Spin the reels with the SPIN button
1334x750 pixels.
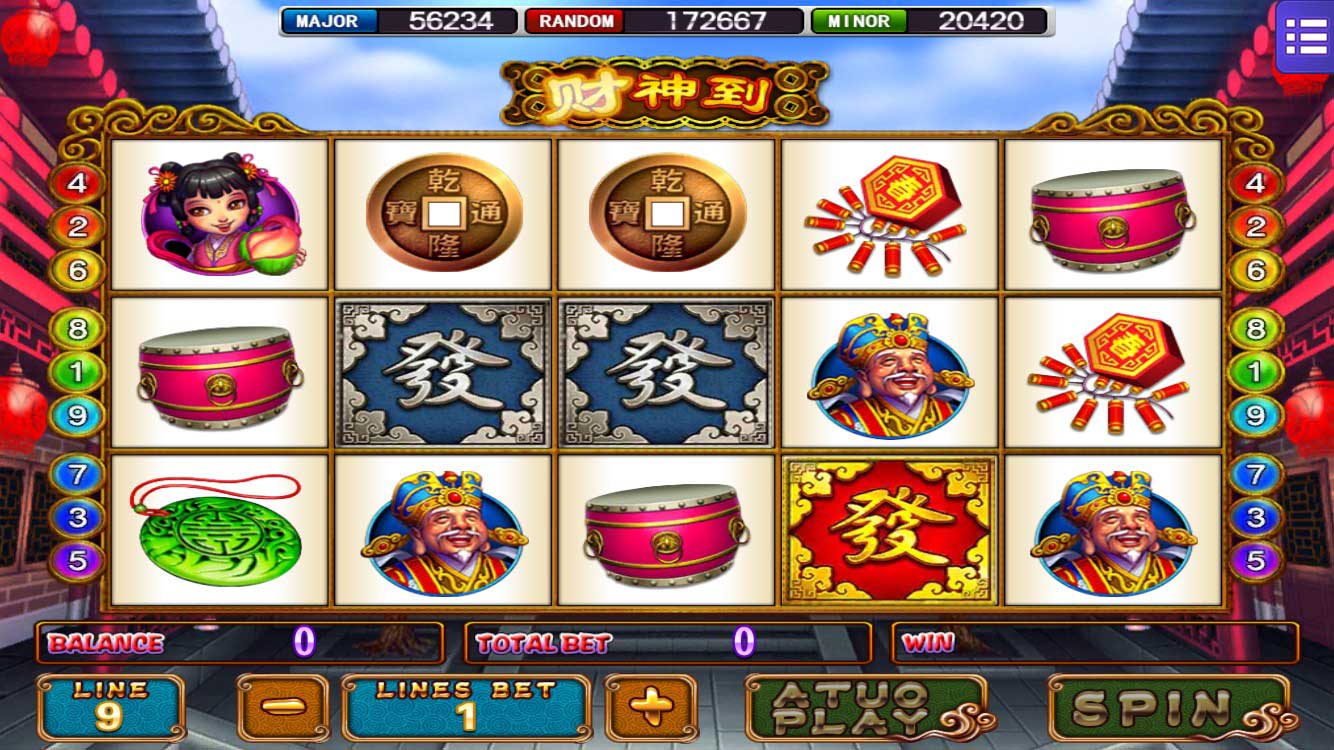pos(1167,707)
